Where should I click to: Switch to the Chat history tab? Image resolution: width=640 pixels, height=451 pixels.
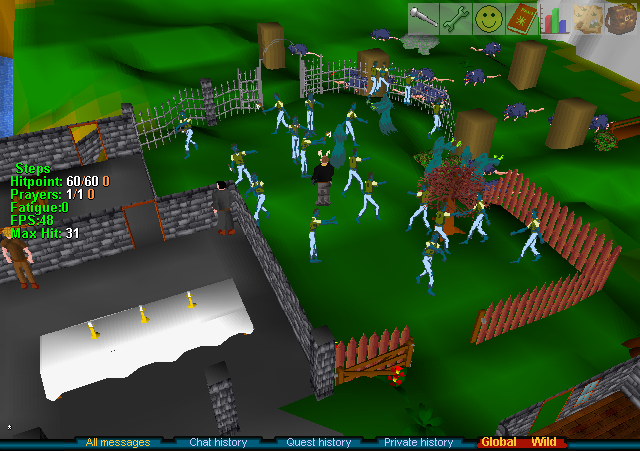[x=218, y=442]
